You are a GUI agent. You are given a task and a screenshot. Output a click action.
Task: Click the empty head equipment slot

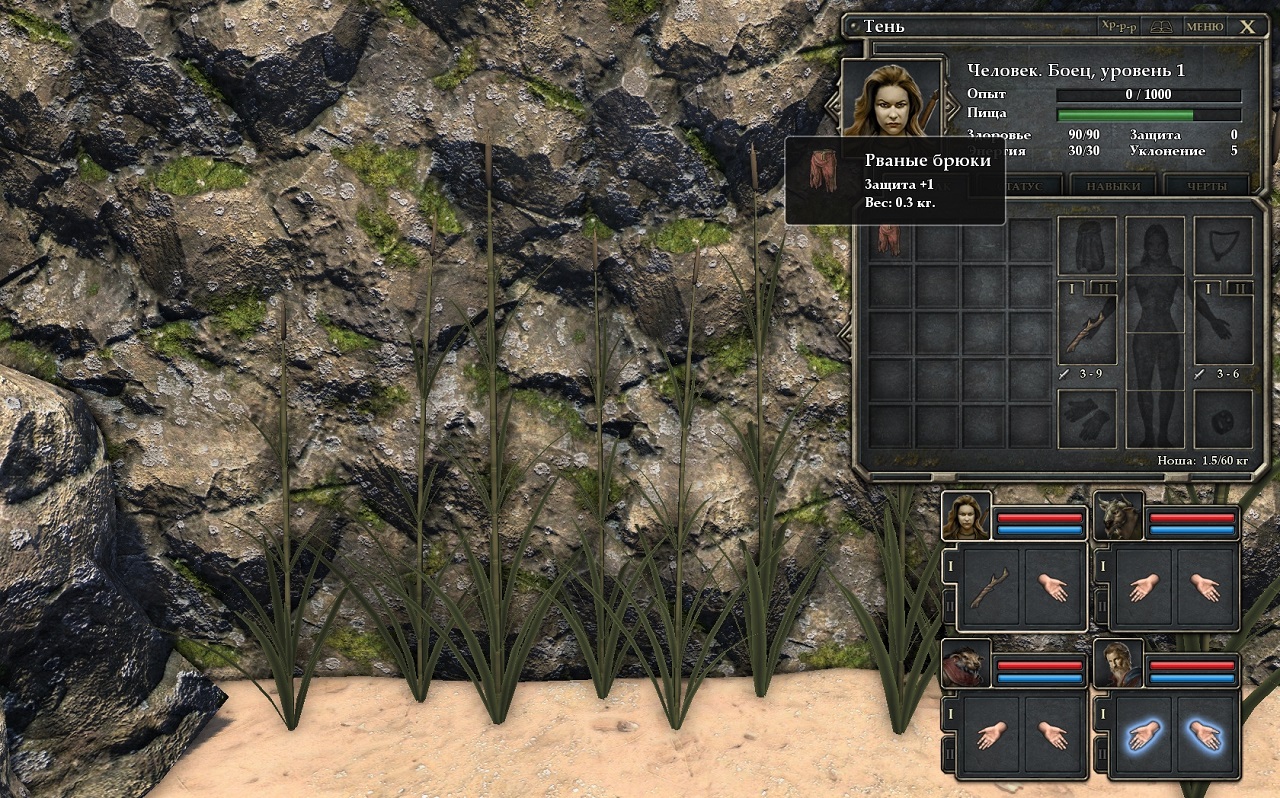(x=1086, y=246)
